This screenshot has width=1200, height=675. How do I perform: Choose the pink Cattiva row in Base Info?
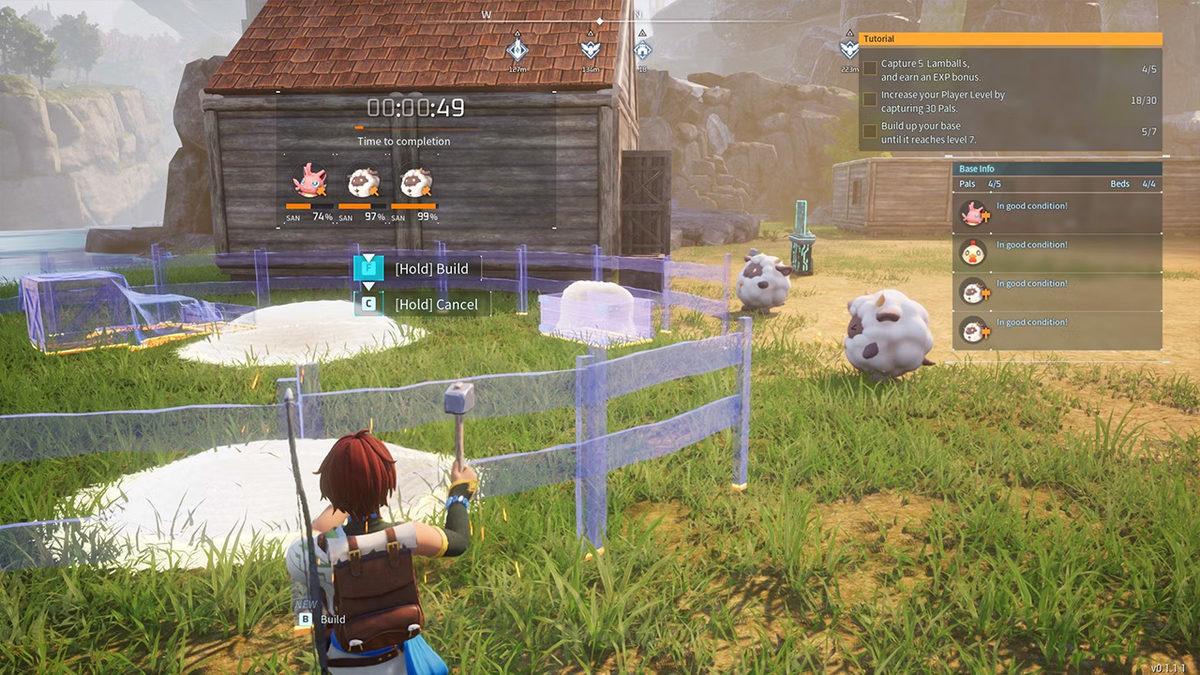click(1056, 212)
